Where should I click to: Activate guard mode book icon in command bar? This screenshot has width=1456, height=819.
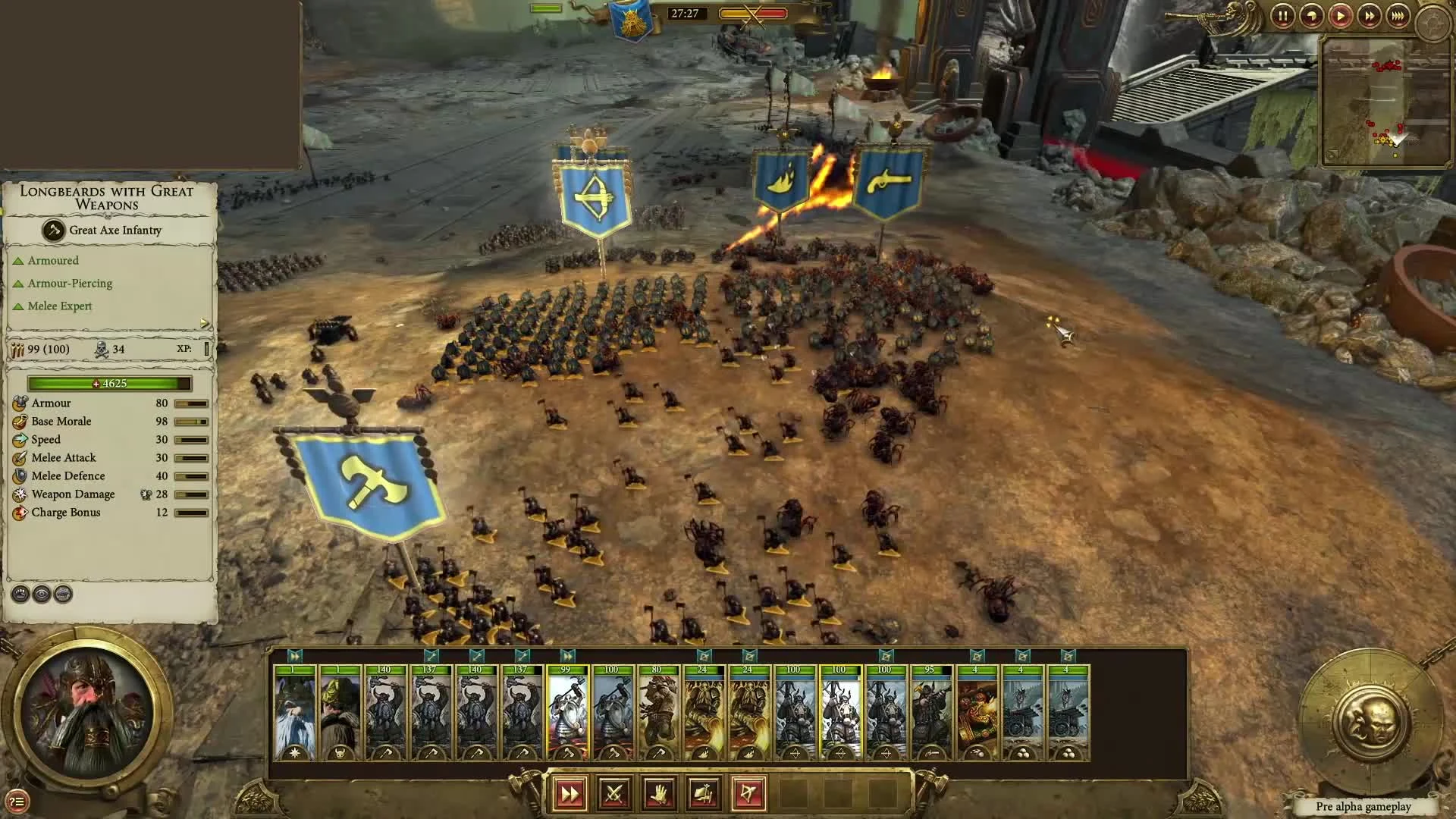pyautogui.click(x=702, y=793)
